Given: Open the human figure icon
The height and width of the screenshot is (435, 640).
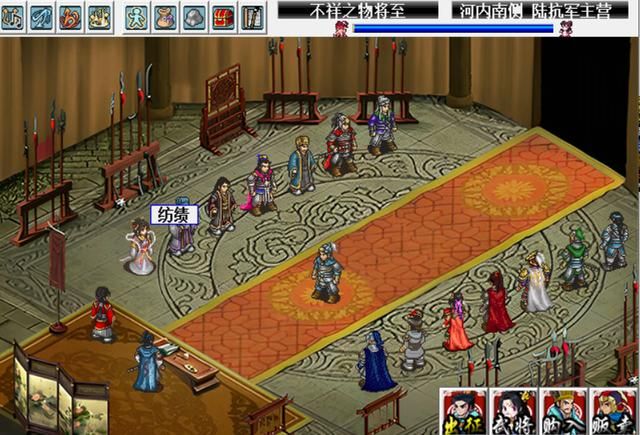Looking at the screenshot, I should (x=138, y=16).
